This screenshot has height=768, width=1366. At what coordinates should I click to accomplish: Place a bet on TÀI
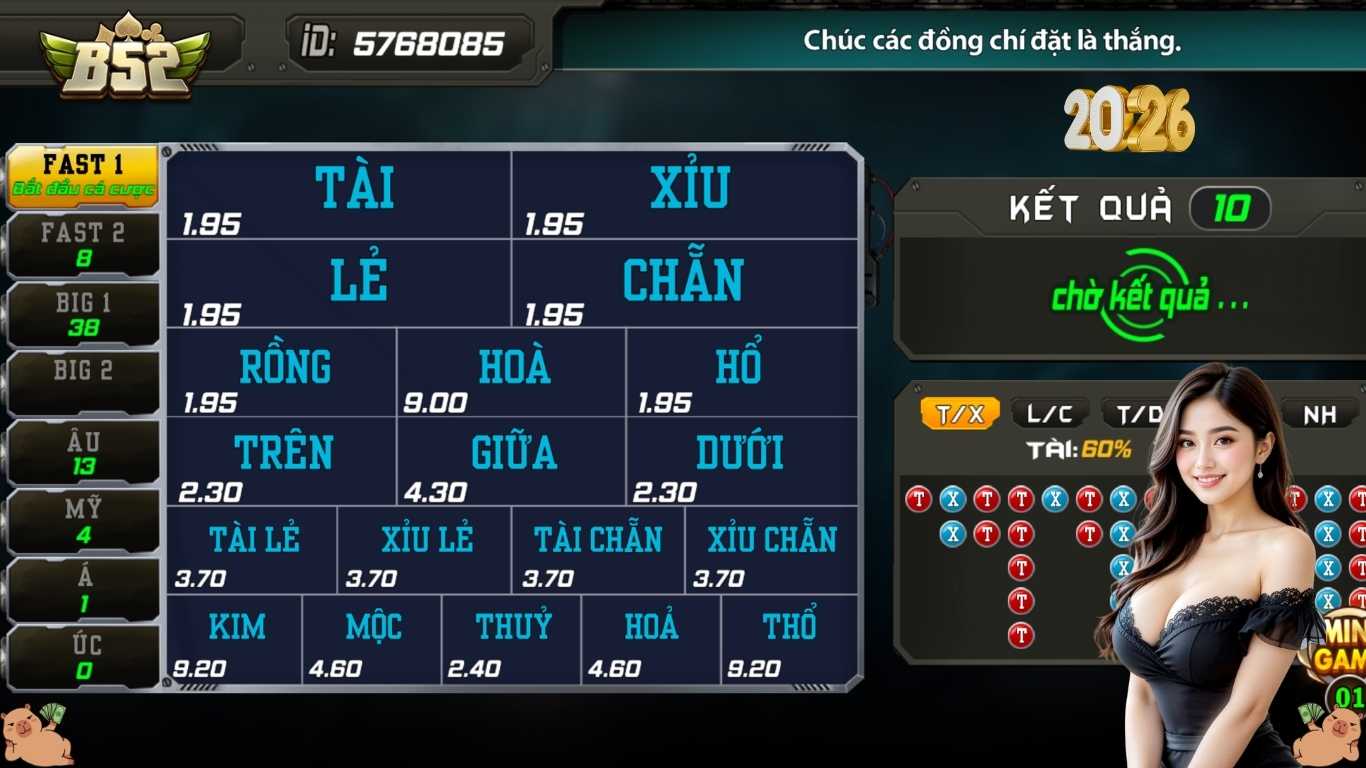[340, 190]
